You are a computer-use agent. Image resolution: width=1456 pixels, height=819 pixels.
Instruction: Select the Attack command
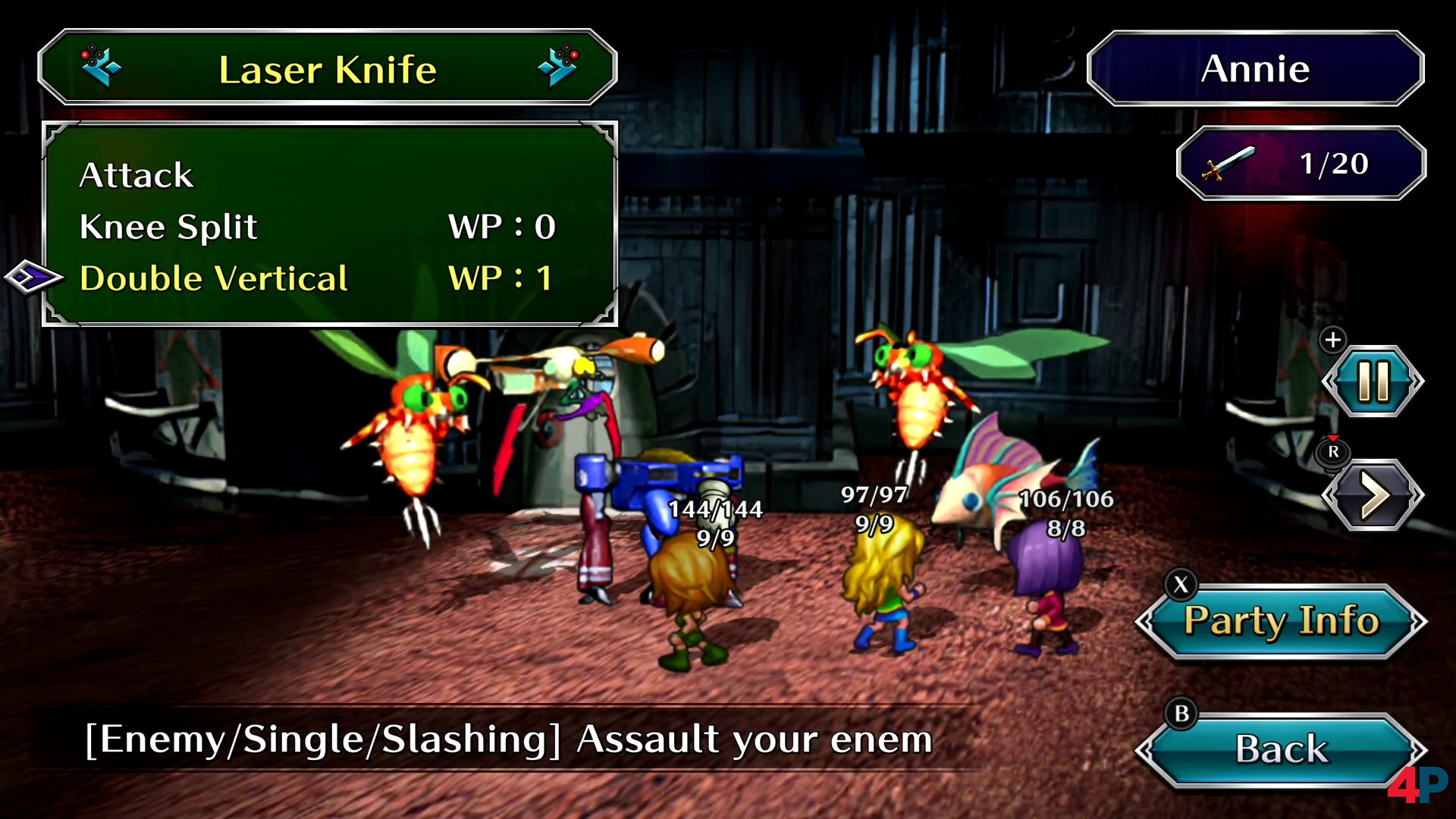[x=136, y=175]
